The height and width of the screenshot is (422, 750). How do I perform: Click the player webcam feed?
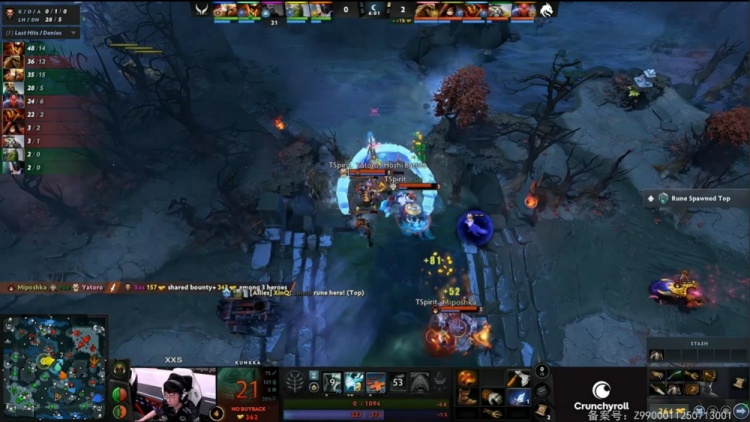click(x=172, y=394)
